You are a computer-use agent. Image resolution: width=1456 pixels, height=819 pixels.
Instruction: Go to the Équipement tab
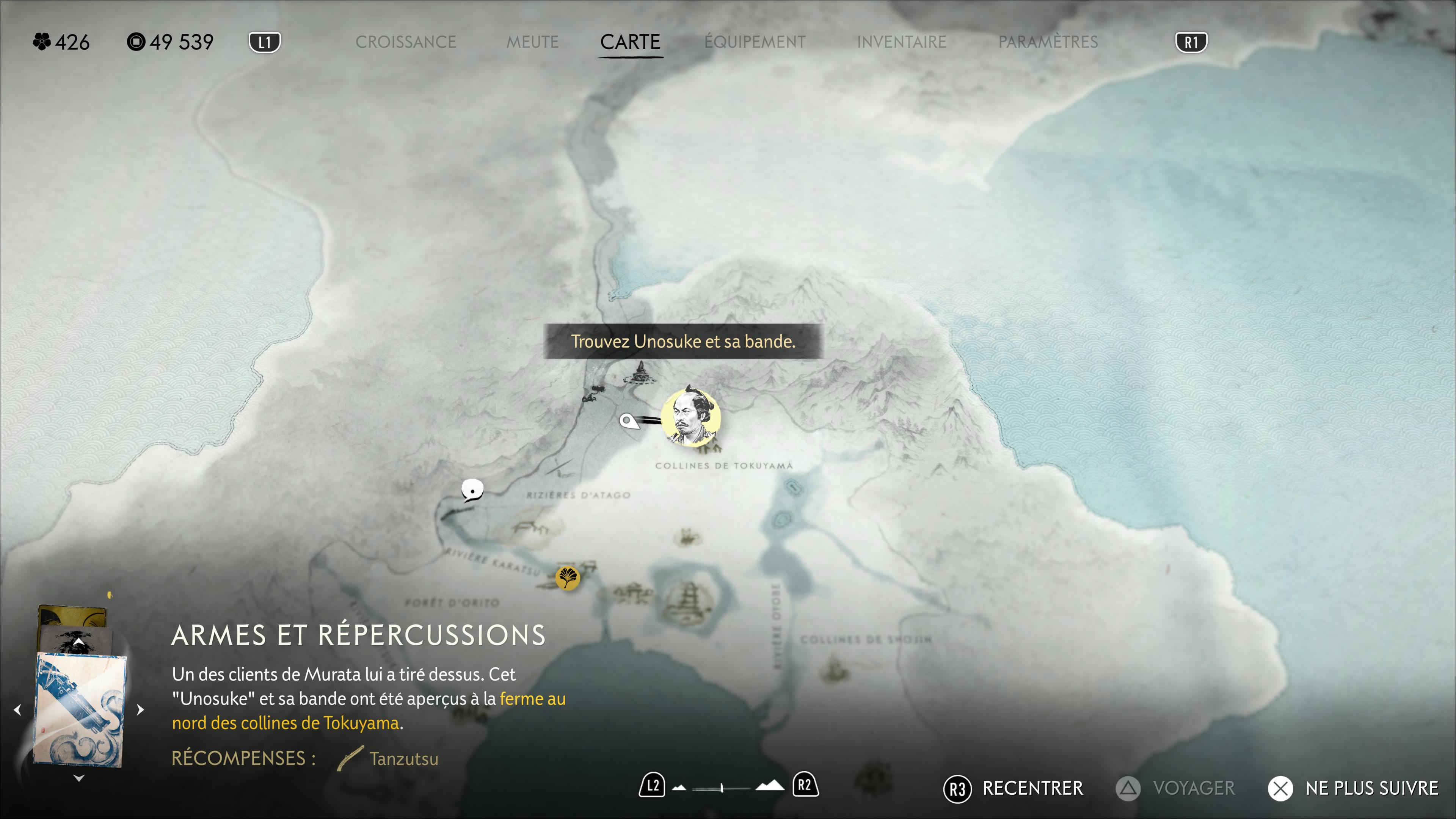point(755,42)
